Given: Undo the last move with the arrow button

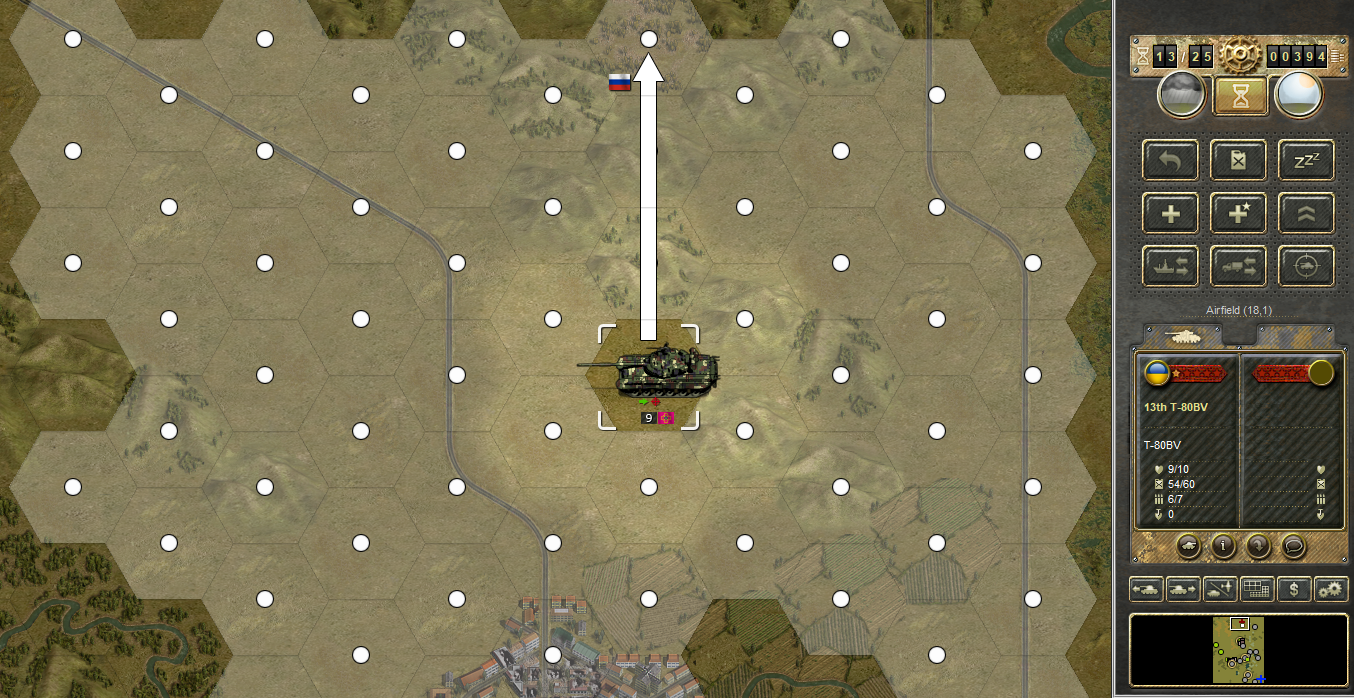Looking at the screenshot, I should pos(1171,160).
